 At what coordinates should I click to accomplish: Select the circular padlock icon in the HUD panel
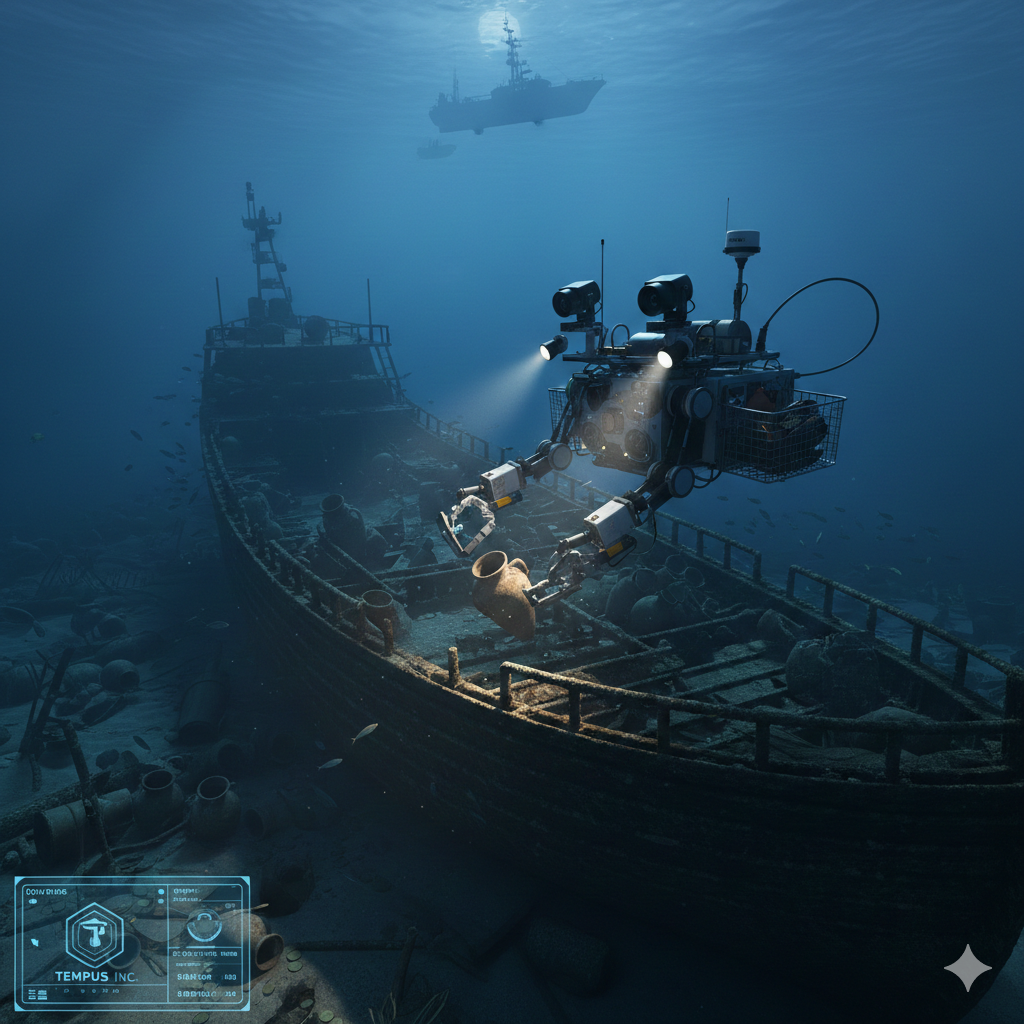[x=204, y=925]
